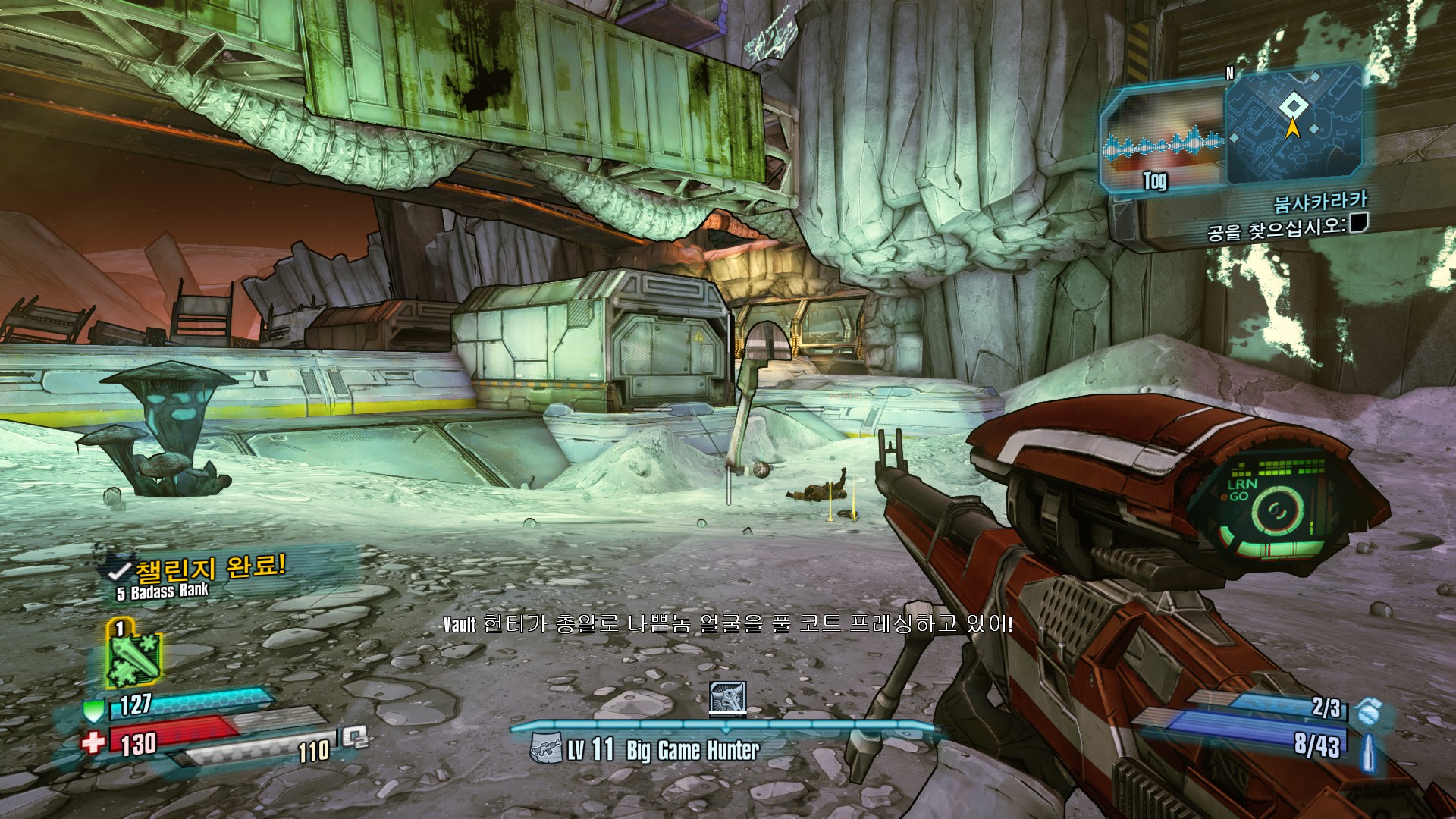Select the green stacked buff icon

tap(133, 655)
